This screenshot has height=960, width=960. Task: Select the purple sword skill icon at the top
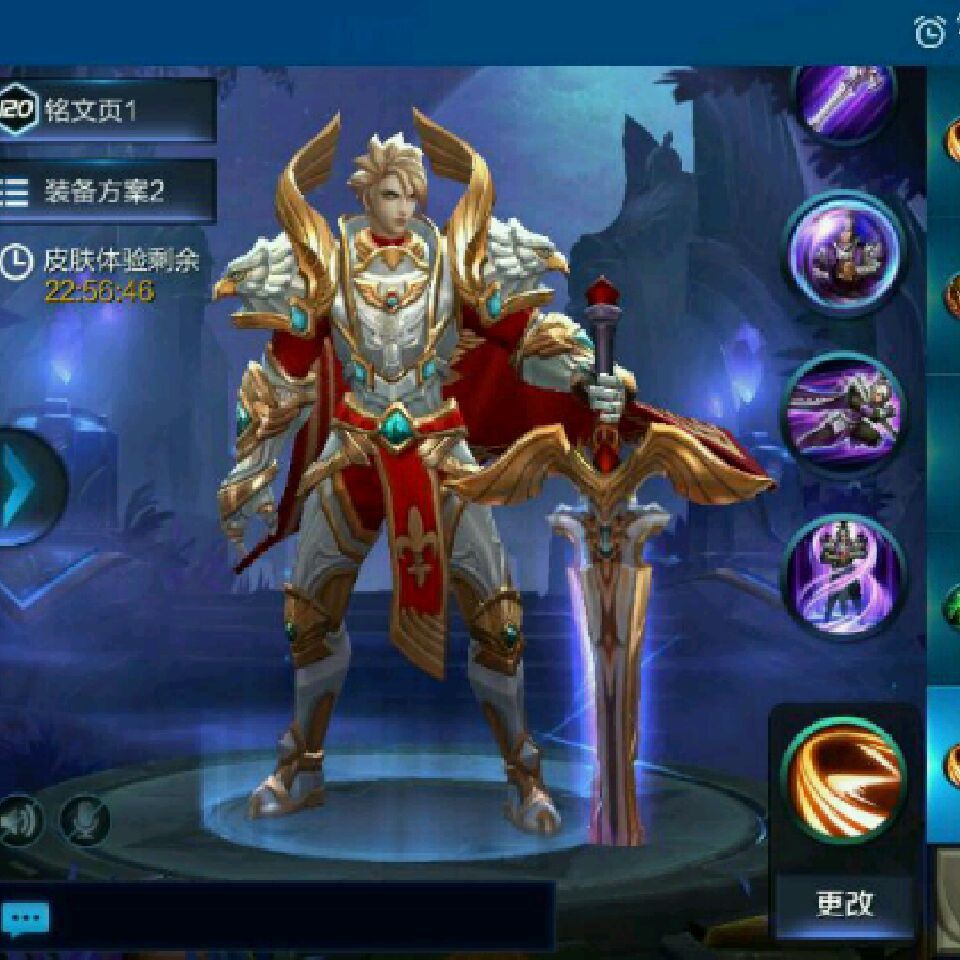point(845,100)
